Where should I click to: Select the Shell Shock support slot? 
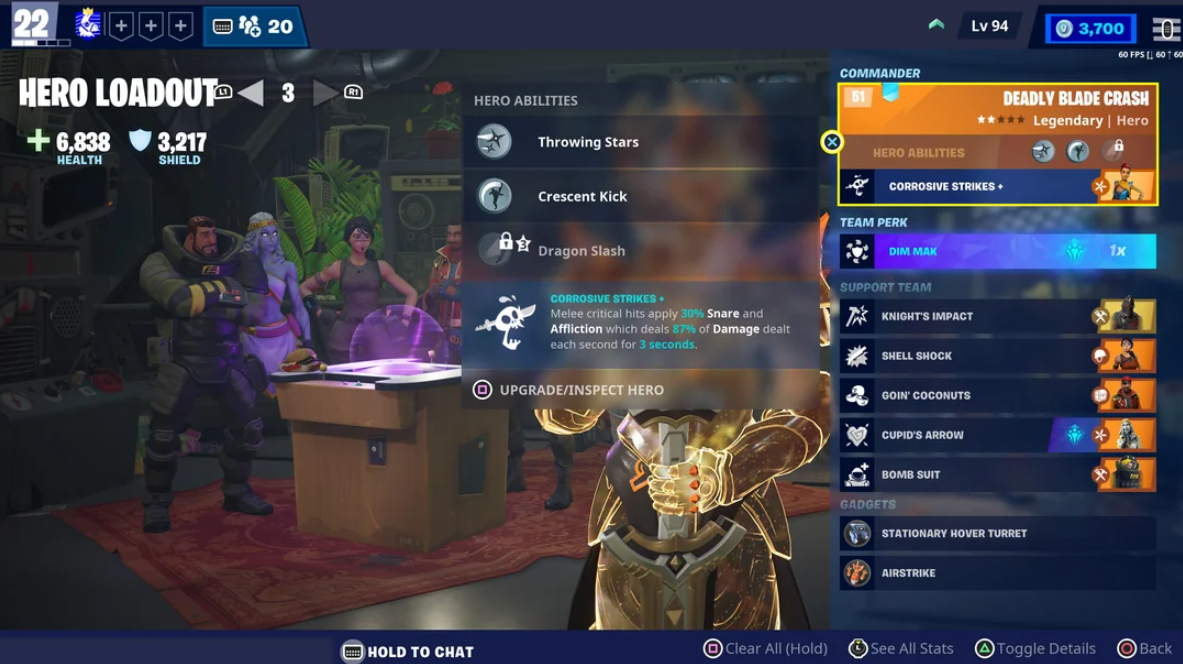coord(998,356)
